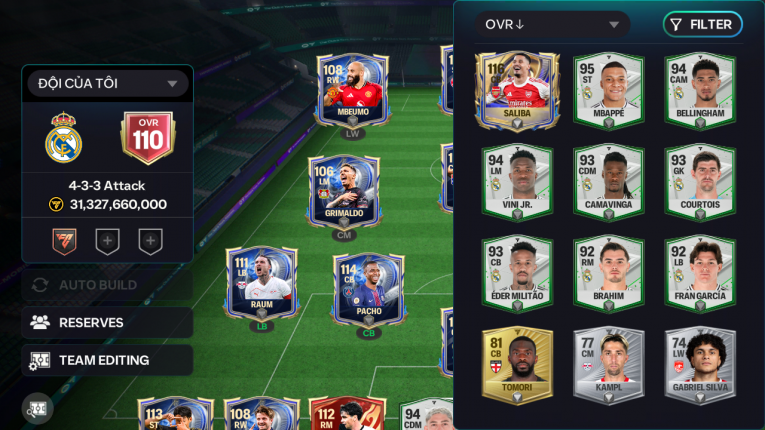Select Grimaldo in the lineup

point(344,192)
